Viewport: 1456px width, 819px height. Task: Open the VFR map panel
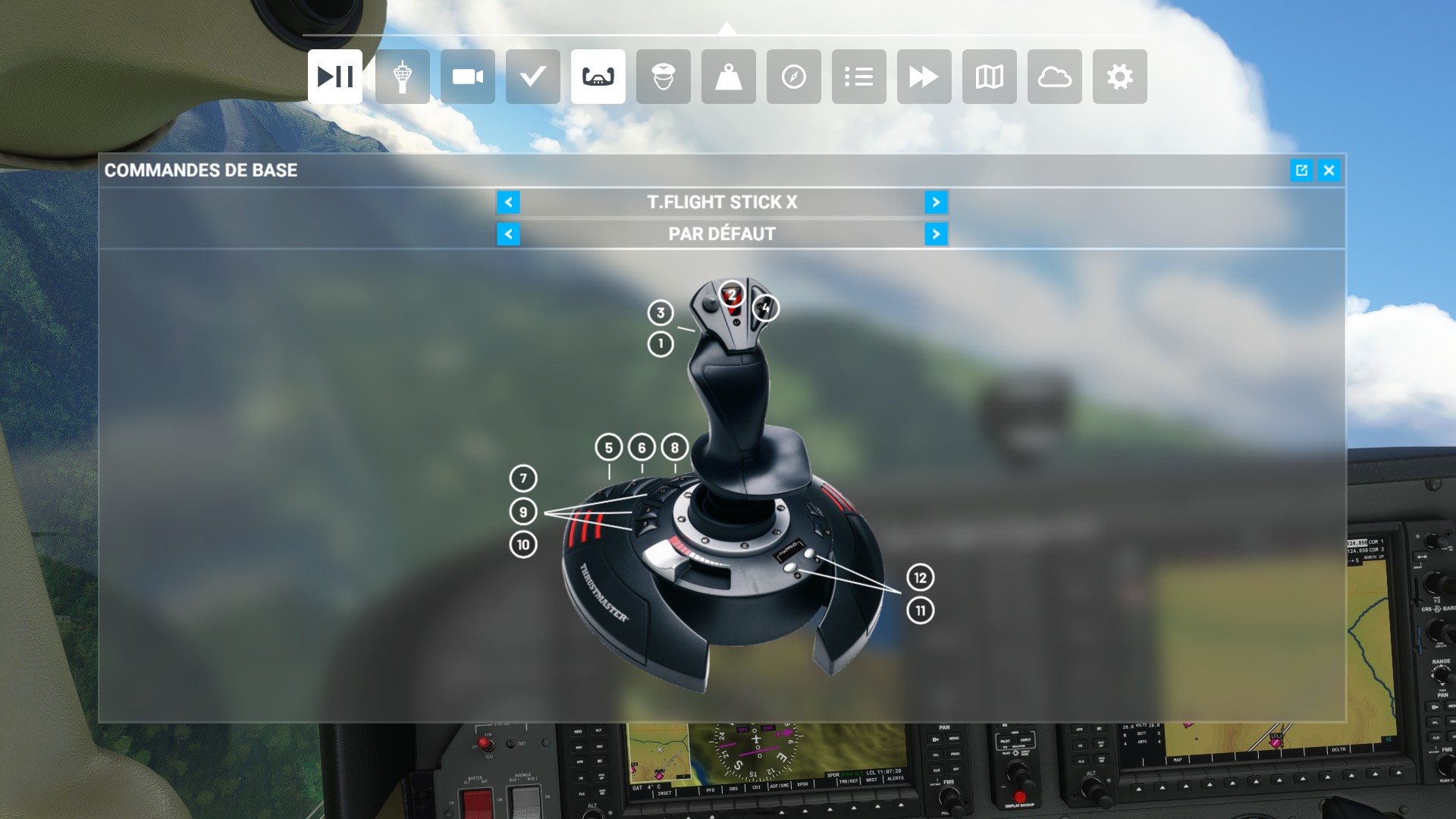989,77
